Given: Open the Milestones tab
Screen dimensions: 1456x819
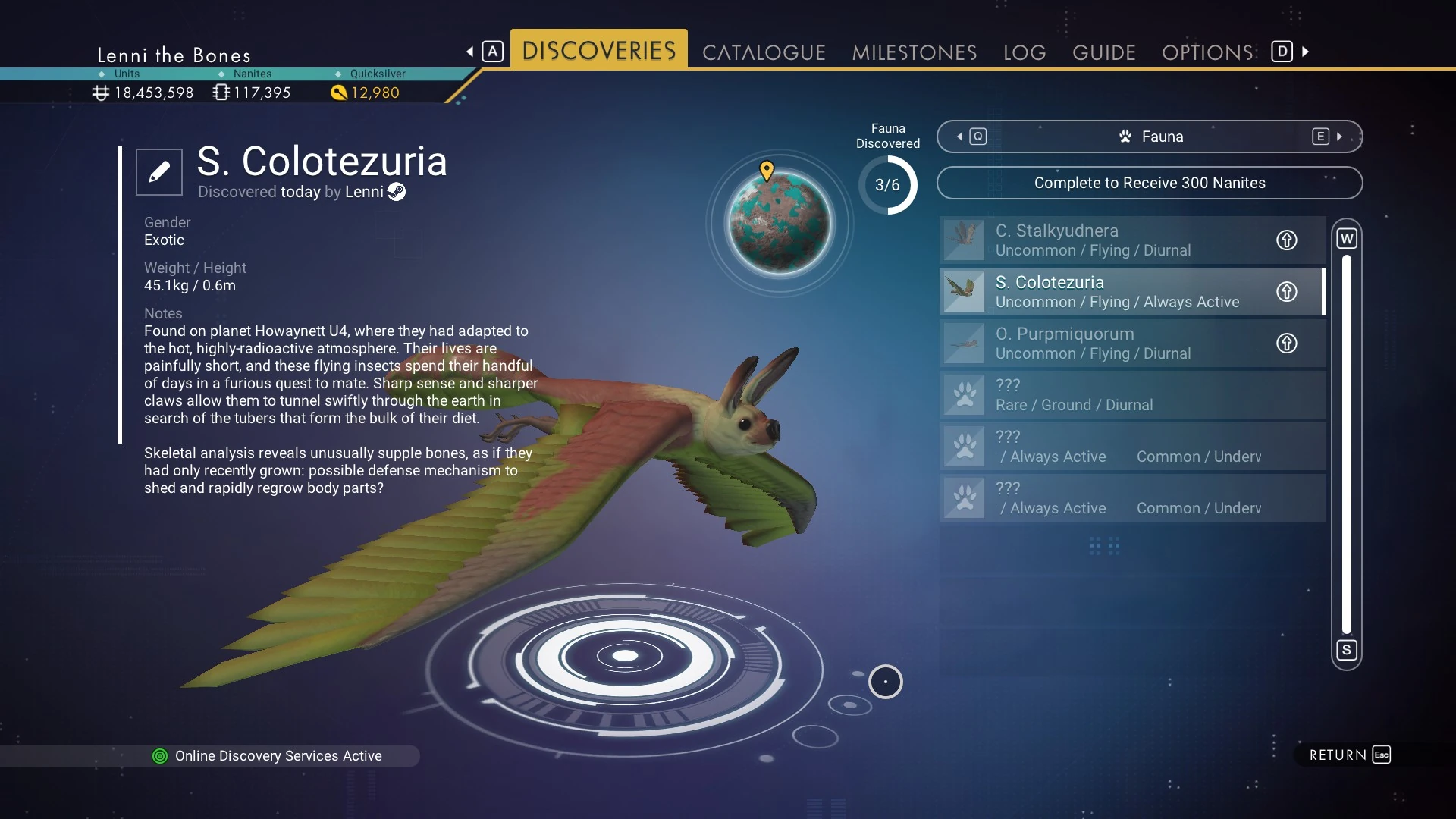Looking at the screenshot, I should 914,52.
